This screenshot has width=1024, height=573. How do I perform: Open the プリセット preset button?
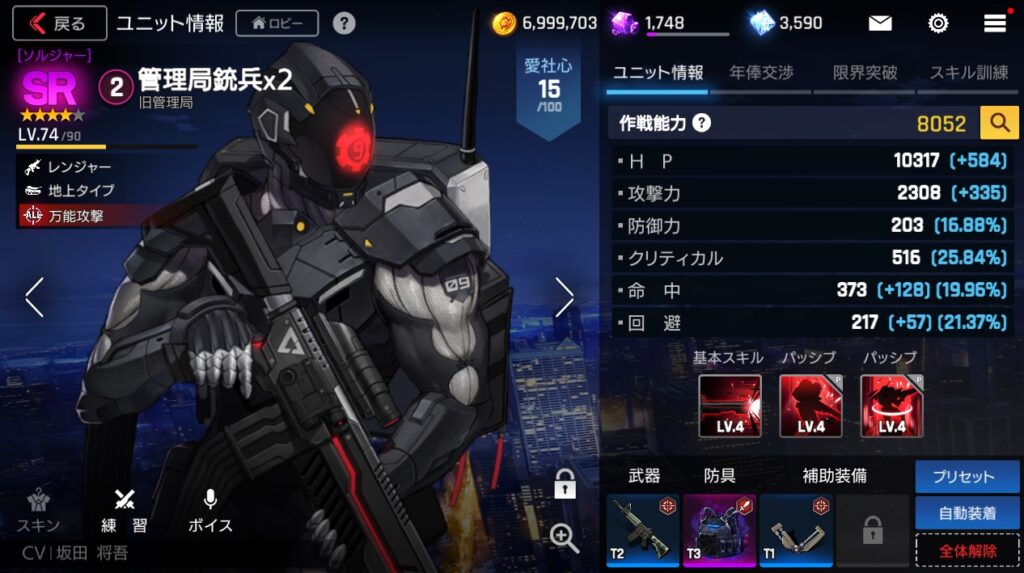point(964,477)
